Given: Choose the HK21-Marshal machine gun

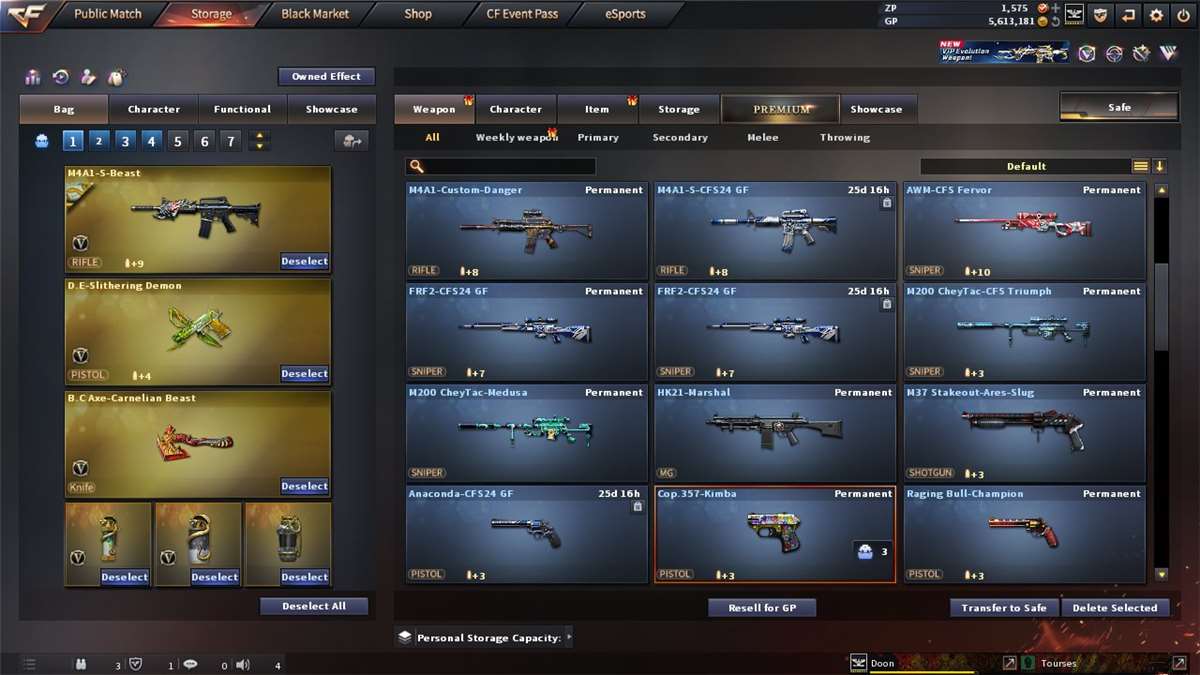Looking at the screenshot, I should tap(774, 432).
